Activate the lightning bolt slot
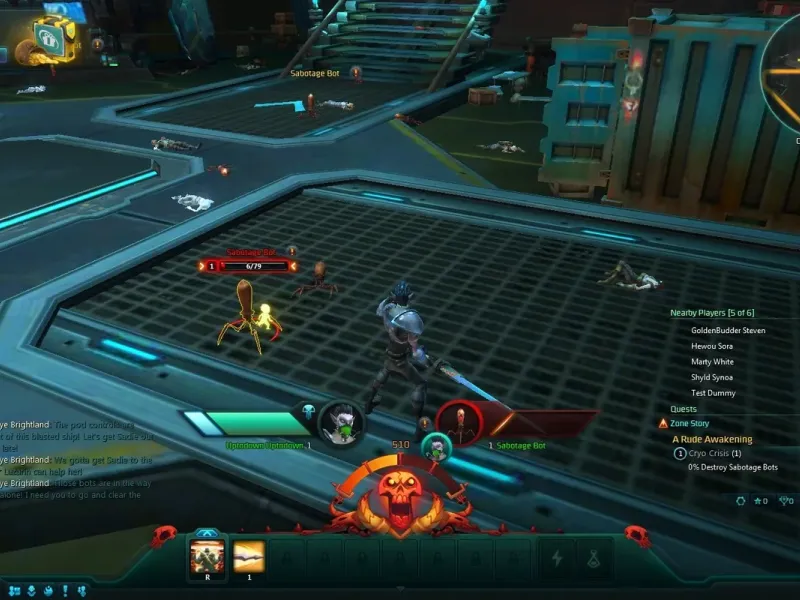Viewport: 800px width, 600px height. point(554,559)
